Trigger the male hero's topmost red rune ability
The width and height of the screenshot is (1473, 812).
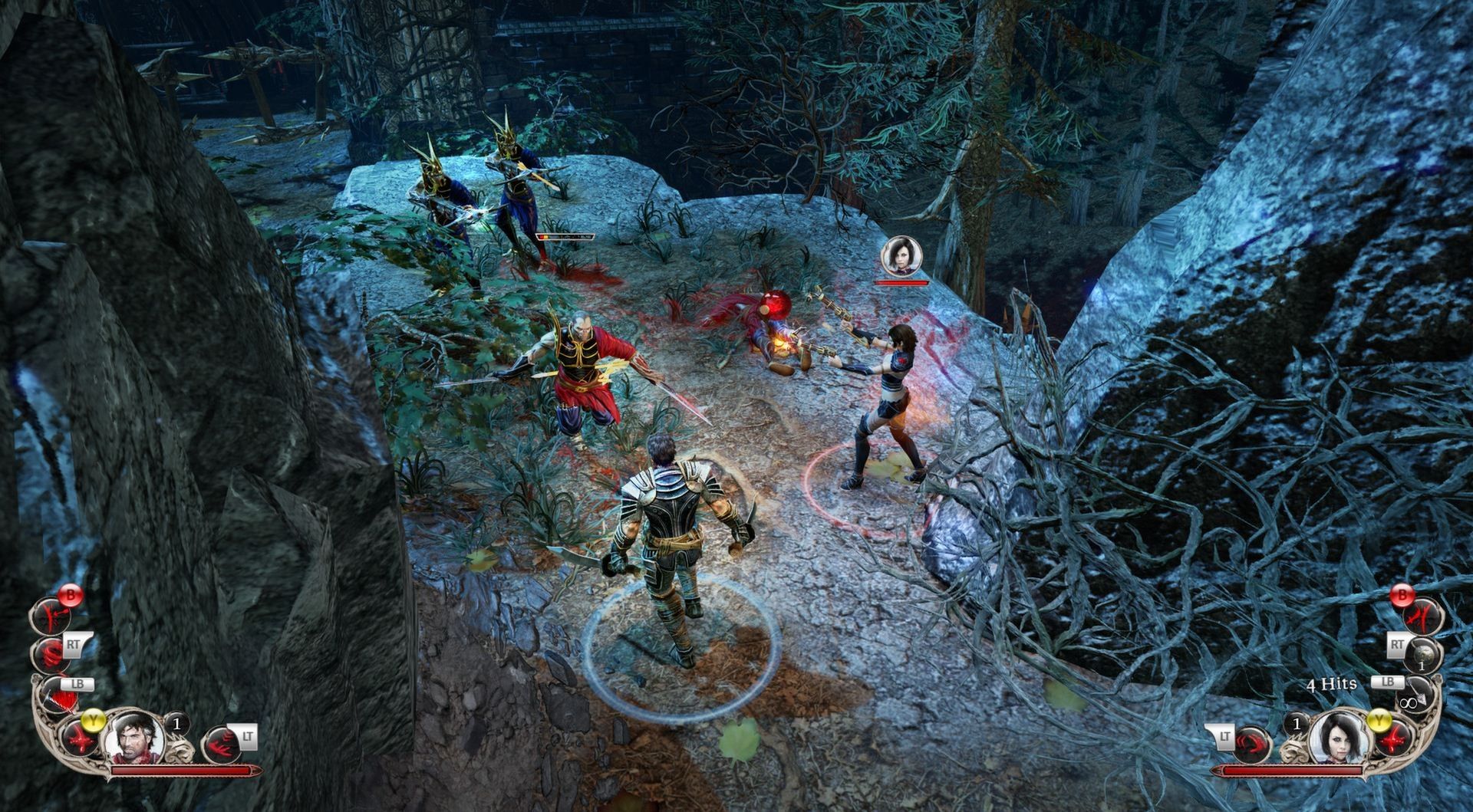(x=52, y=615)
